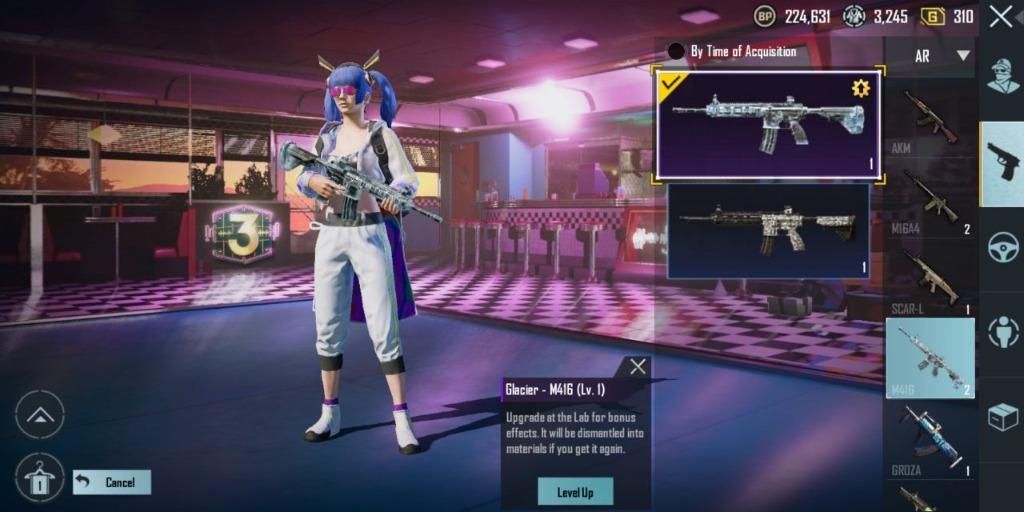1024x512 pixels.
Task: Select M416 in the weapon list
Action: pos(930,358)
